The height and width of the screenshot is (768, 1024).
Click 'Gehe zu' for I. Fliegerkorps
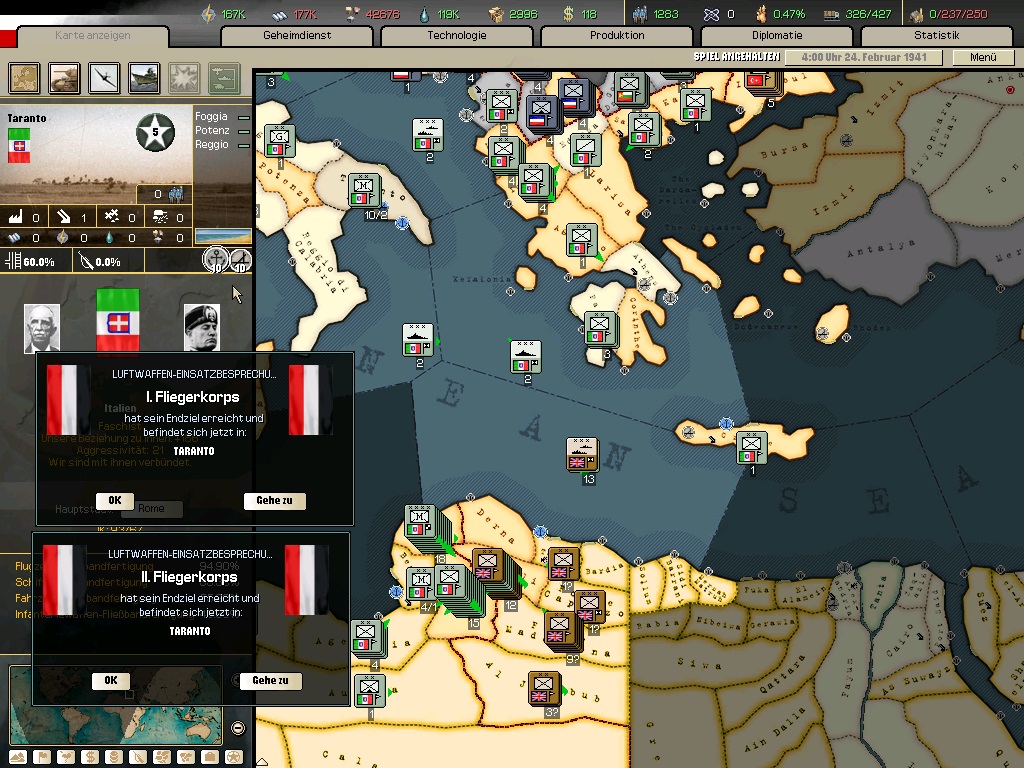[x=274, y=500]
